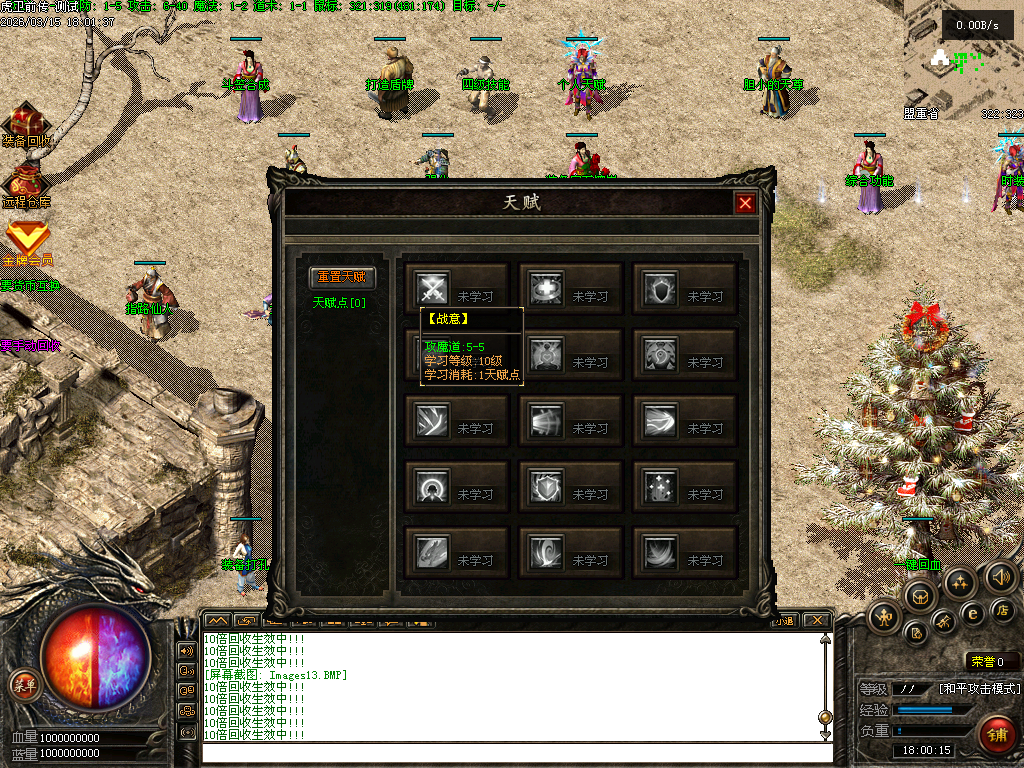The image size is (1024, 768).
Task: Toggle the sound speaker button
Action: coord(1001,577)
